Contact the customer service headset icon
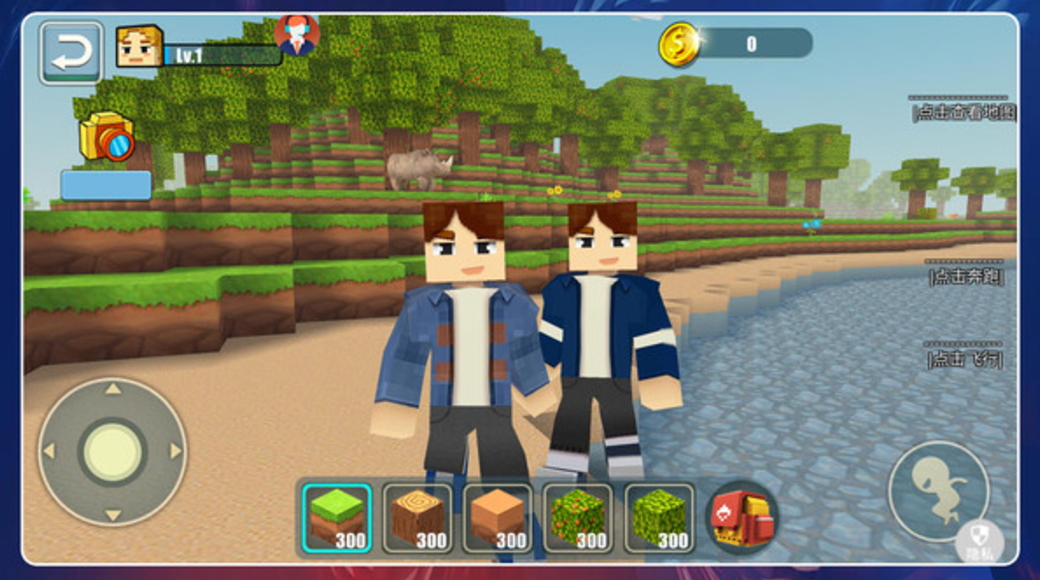The image size is (1040, 580). pyautogui.click(x=297, y=35)
